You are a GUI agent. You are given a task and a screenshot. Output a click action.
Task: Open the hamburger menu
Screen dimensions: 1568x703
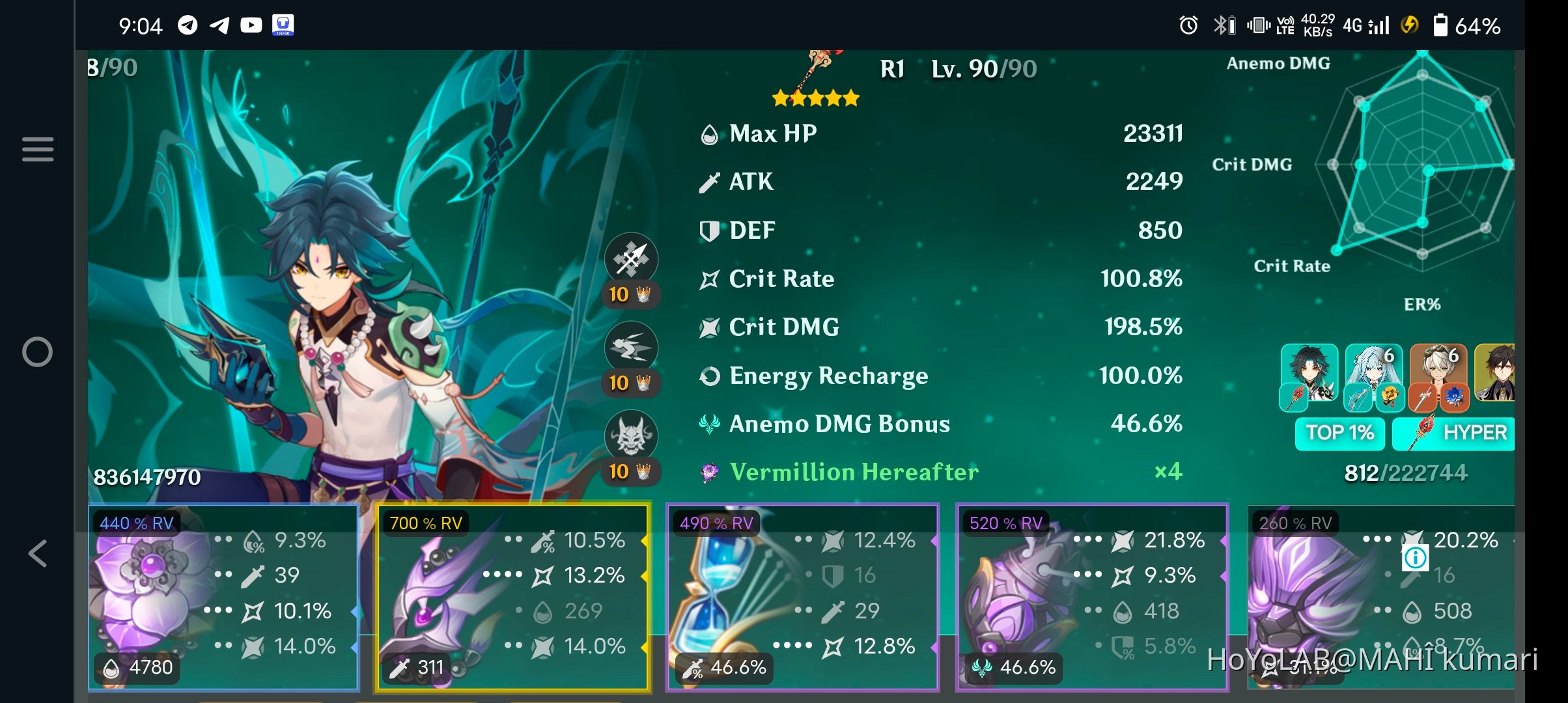[x=37, y=148]
